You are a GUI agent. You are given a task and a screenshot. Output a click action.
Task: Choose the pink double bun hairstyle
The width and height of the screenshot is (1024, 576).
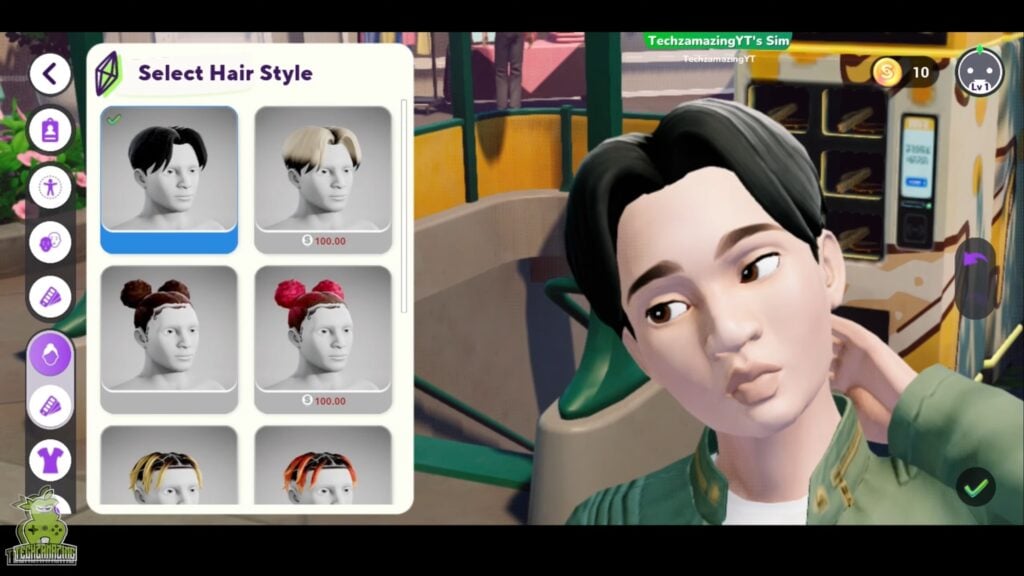tap(323, 330)
